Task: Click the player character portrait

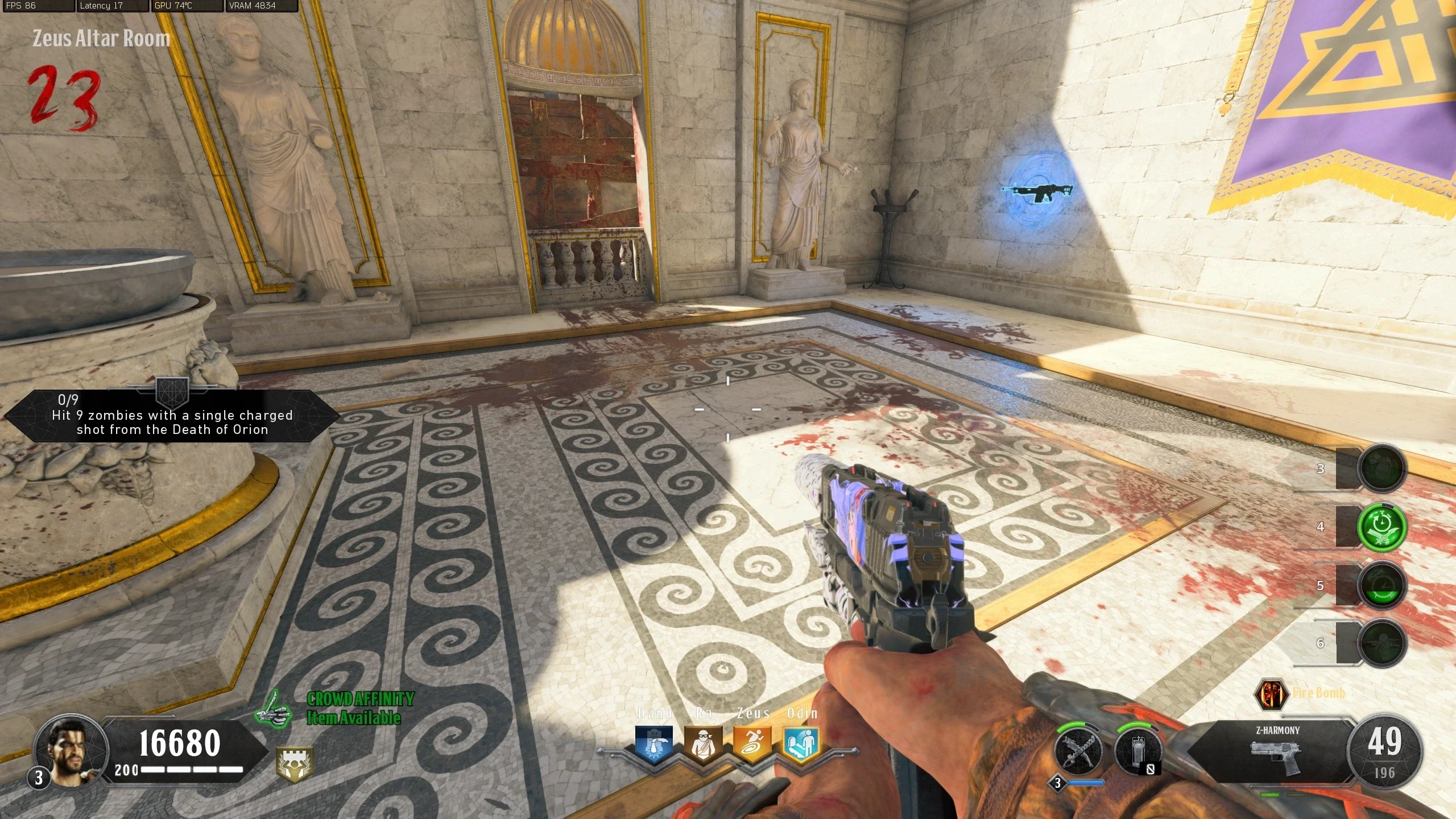Action: 71,751
